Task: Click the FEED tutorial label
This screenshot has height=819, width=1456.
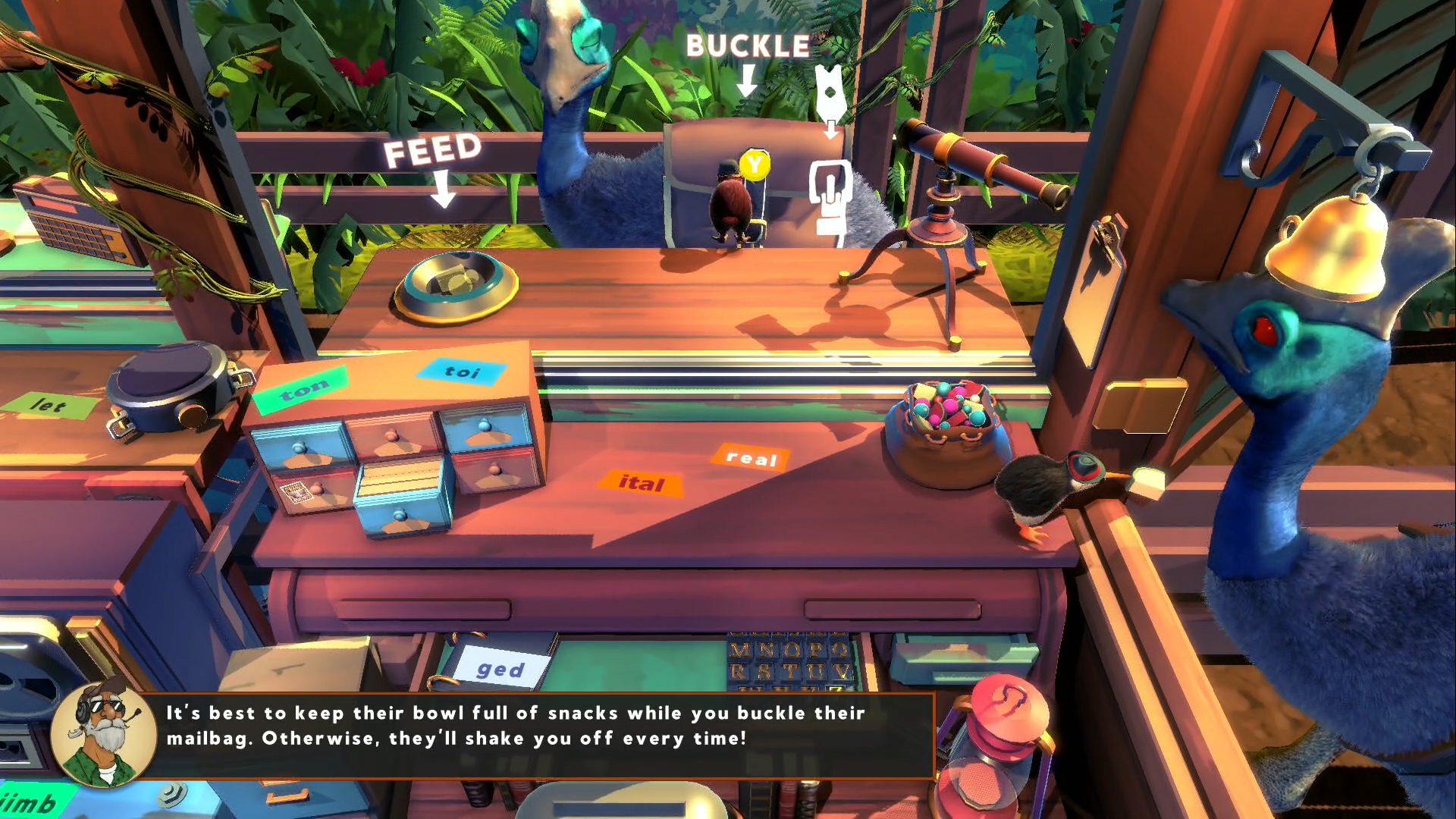Action: (x=432, y=150)
